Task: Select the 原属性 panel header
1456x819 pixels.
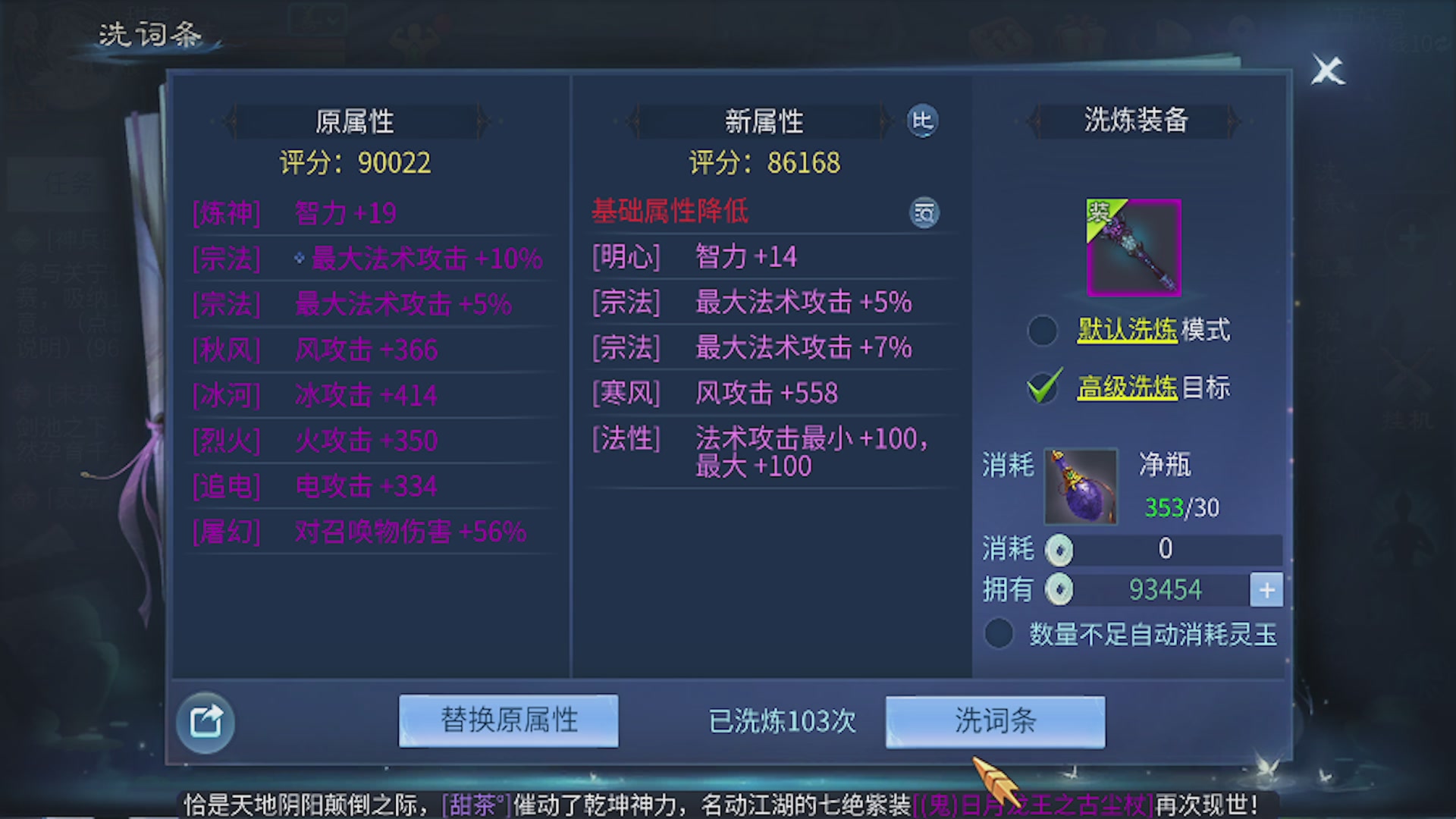Action: point(356,121)
